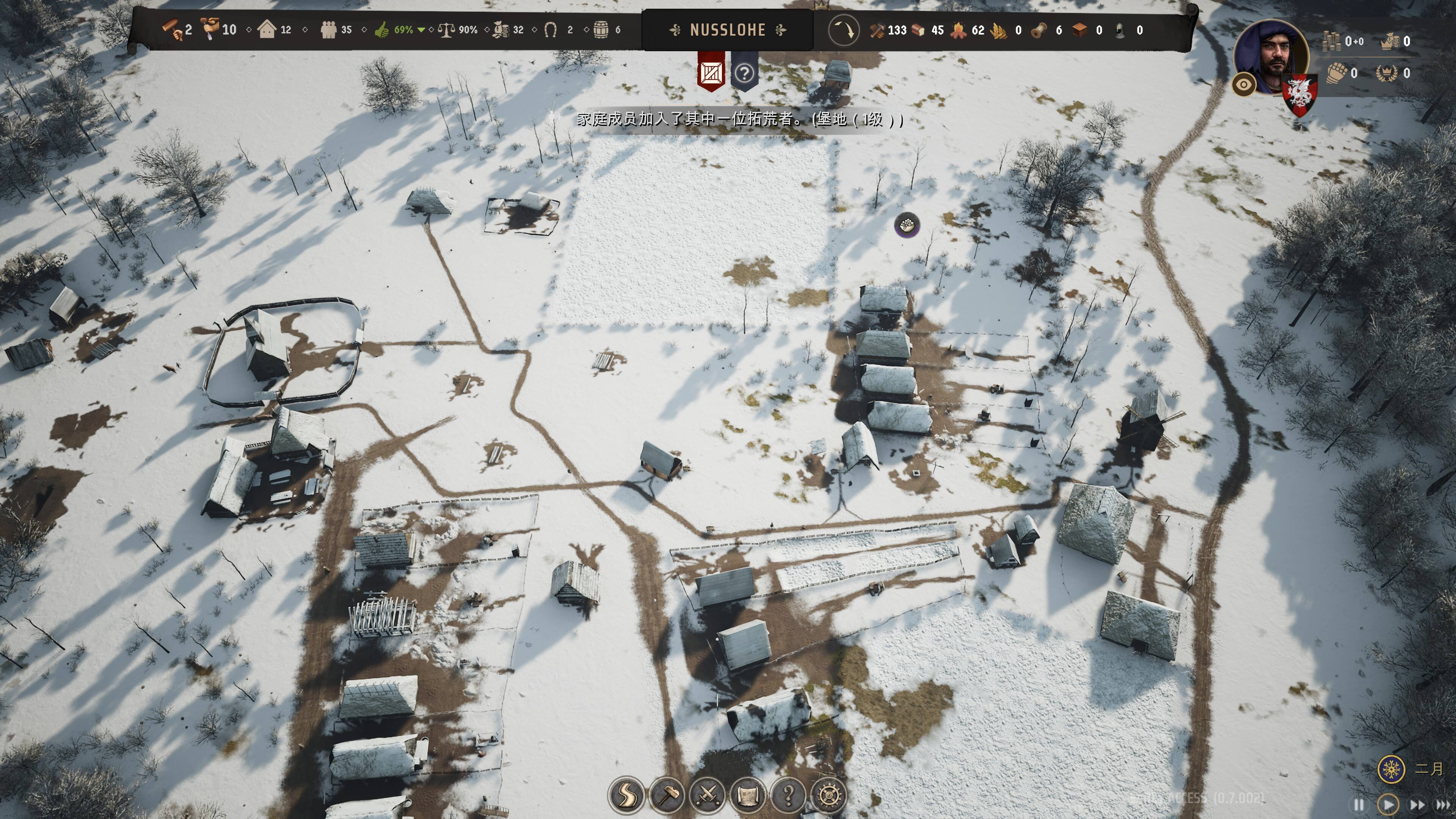The width and height of the screenshot is (1456, 819).
Task: Click the red crate notification banner
Action: tap(711, 72)
